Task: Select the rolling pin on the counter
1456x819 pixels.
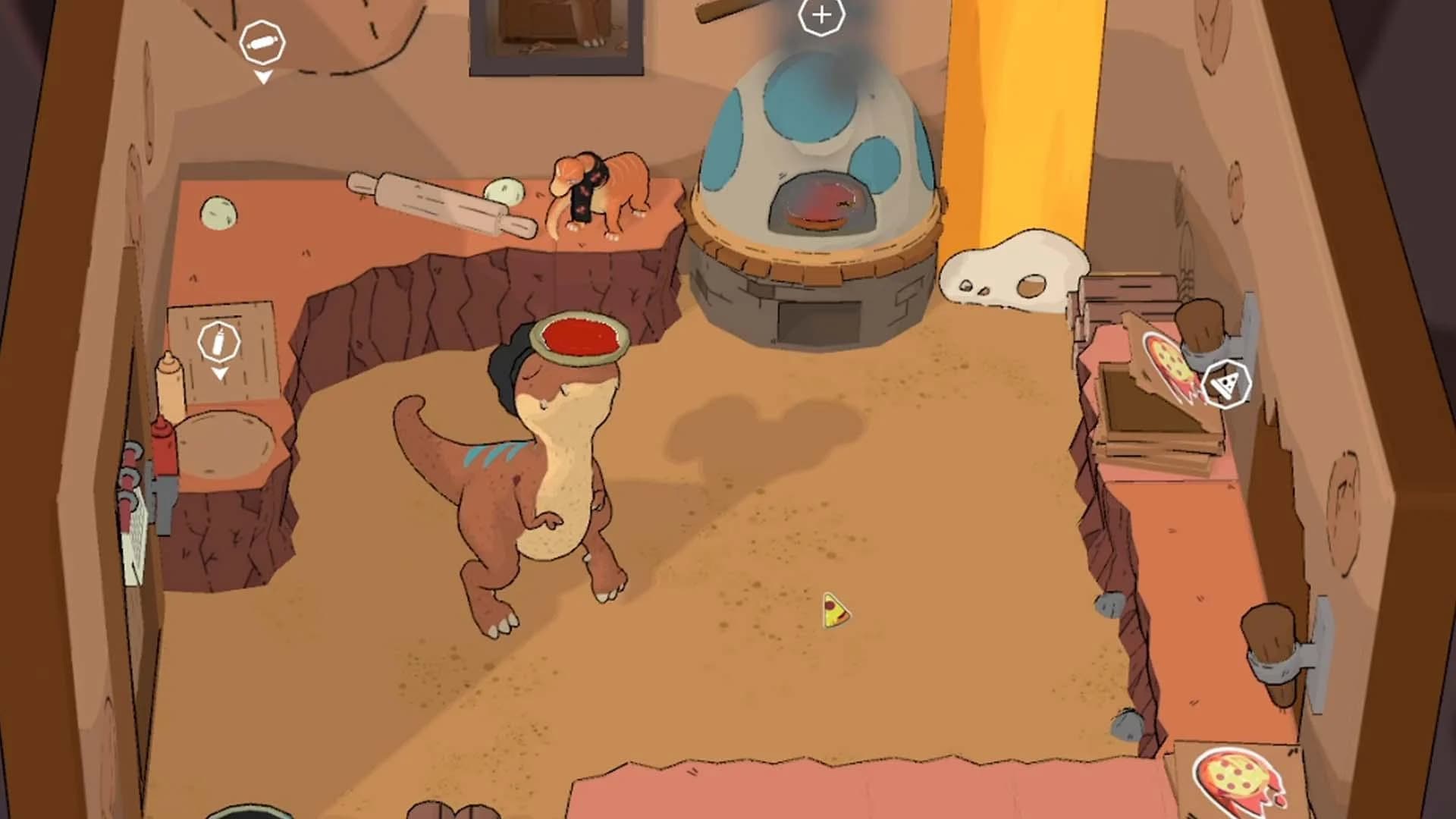Action: (432, 201)
